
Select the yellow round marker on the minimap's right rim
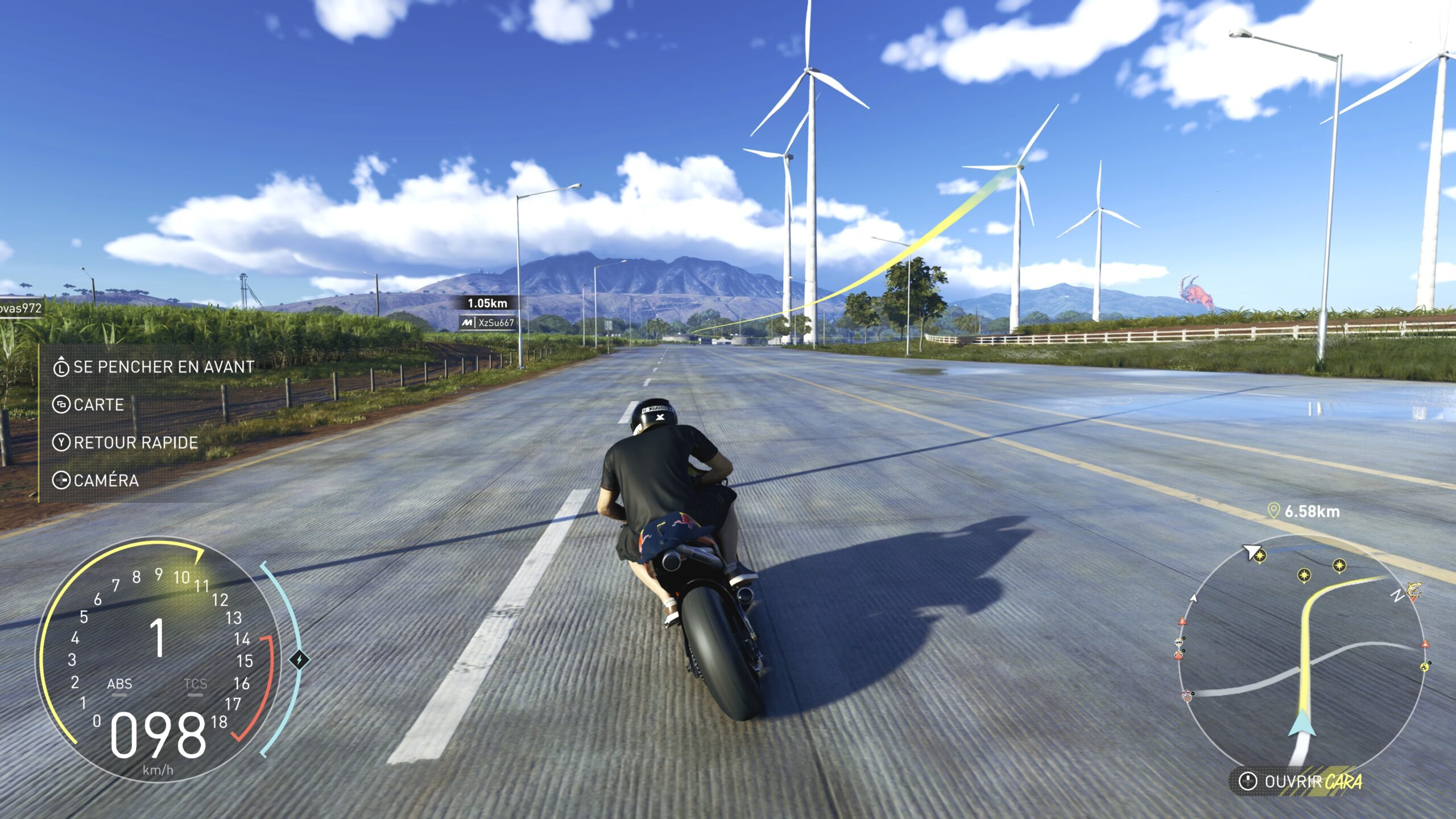point(1425,667)
